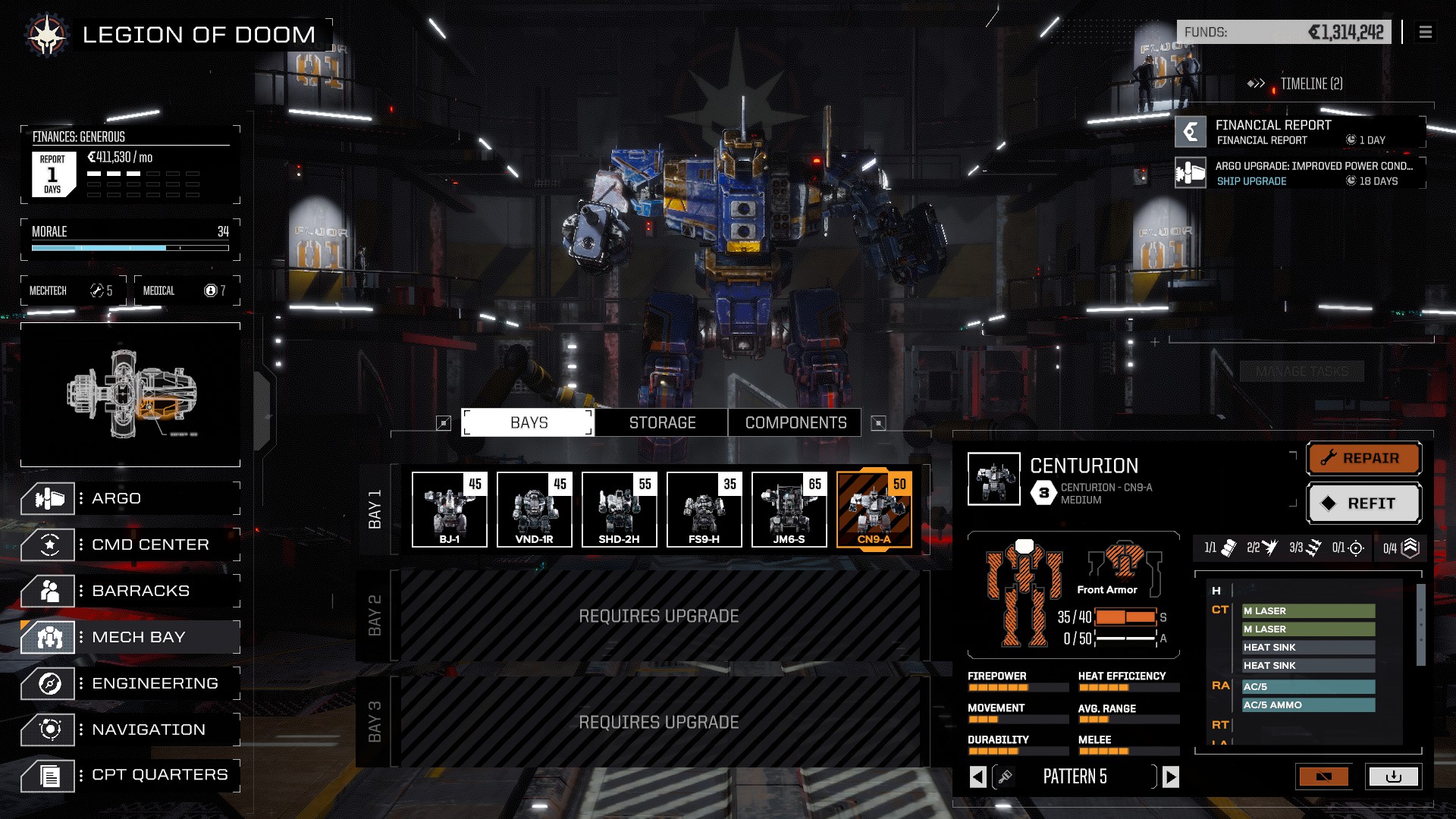This screenshot has height=819, width=1456.
Task: Open the hamburger menu at top right
Action: 1426,32
